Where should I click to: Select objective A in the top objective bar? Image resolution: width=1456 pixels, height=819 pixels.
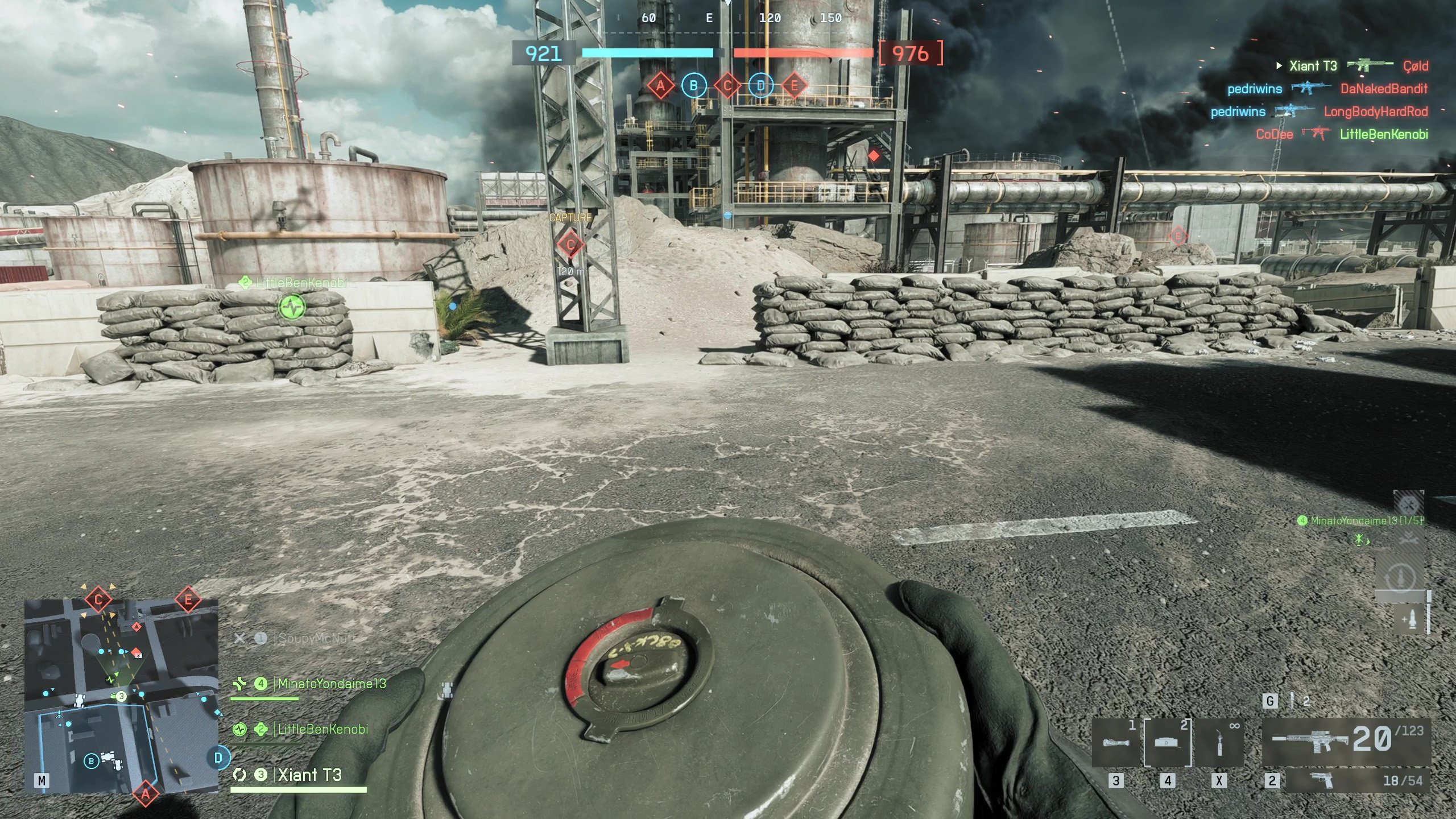[x=660, y=86]
